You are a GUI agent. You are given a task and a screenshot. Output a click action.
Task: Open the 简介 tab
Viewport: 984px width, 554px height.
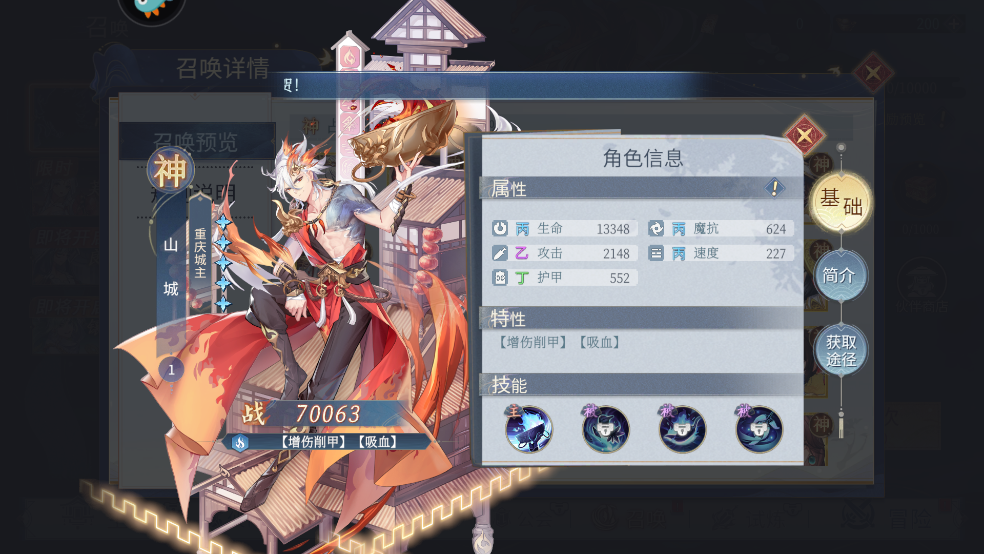840,274
